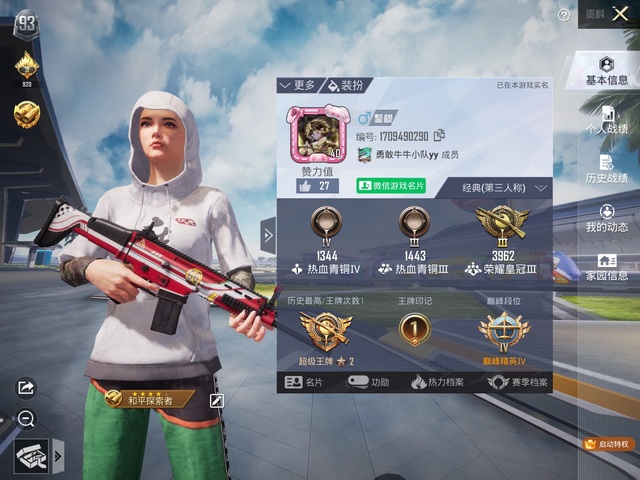Image resolution: width=640 pixels, height=480 pixels.
Task: Open 微信游戏名片 card
Action: point(391,186)
